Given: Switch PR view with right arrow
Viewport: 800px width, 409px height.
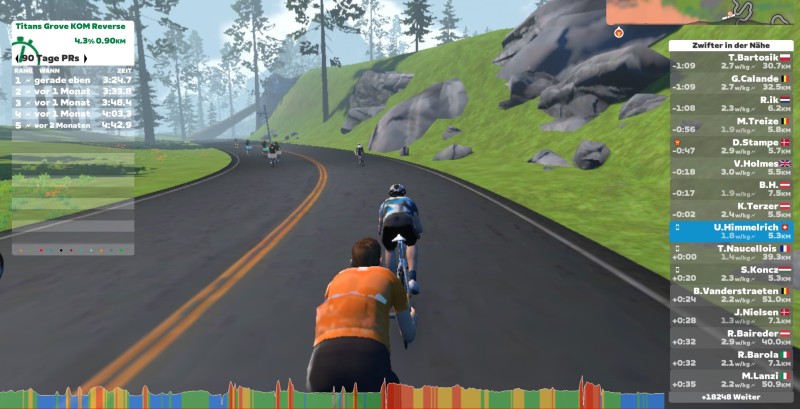Looking at the screenshot, I should 84,58.
